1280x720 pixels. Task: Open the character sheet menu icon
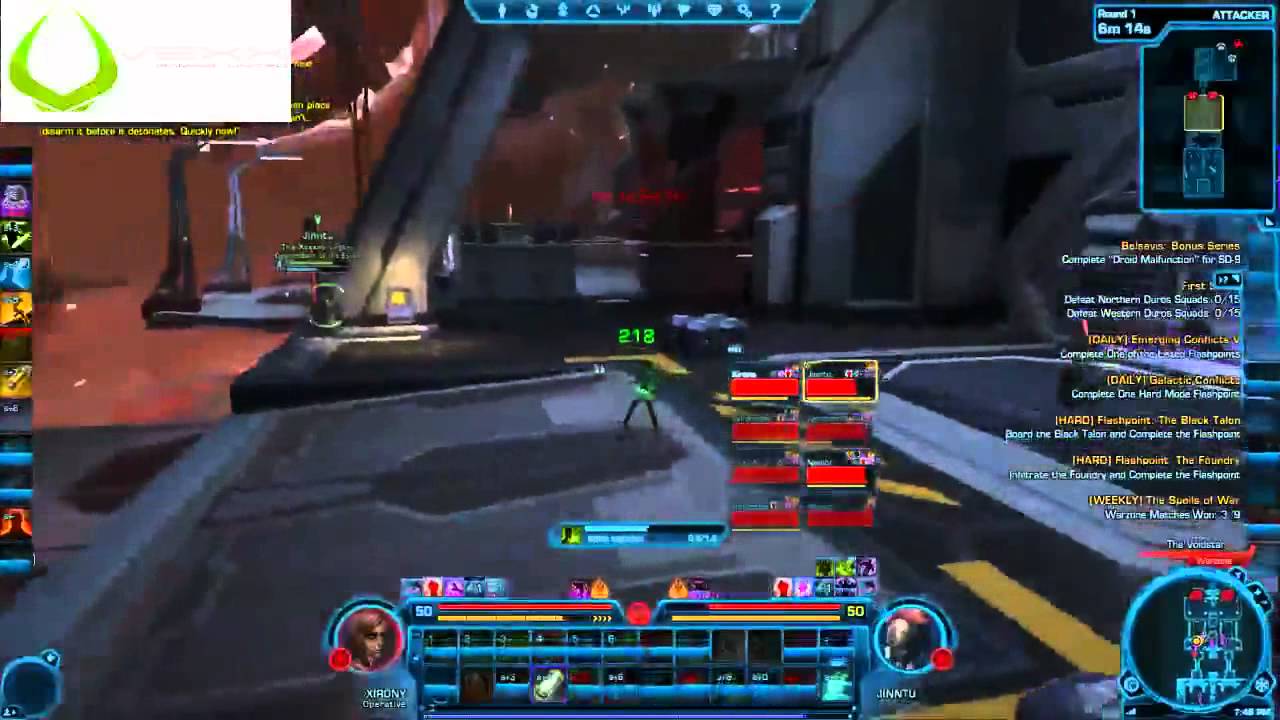pyautogui.click(x=502, y=11)
